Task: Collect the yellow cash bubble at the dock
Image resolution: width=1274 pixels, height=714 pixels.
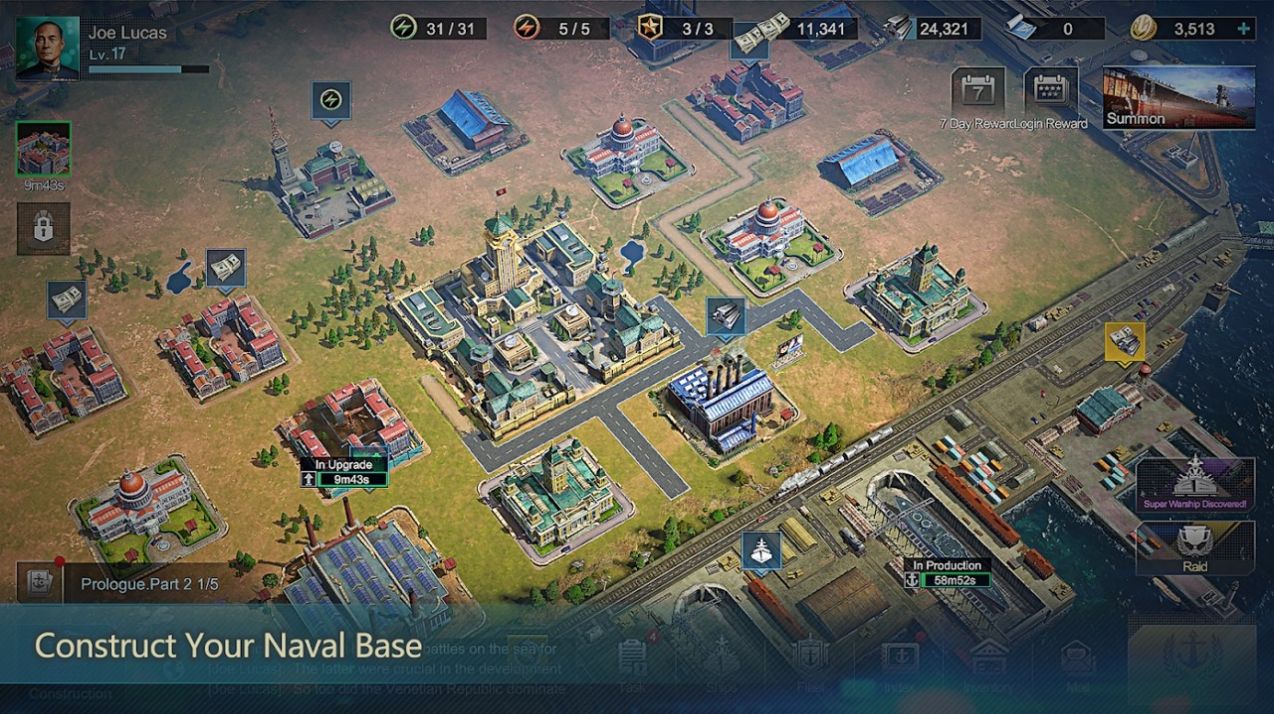Action: click(1124, 341)
